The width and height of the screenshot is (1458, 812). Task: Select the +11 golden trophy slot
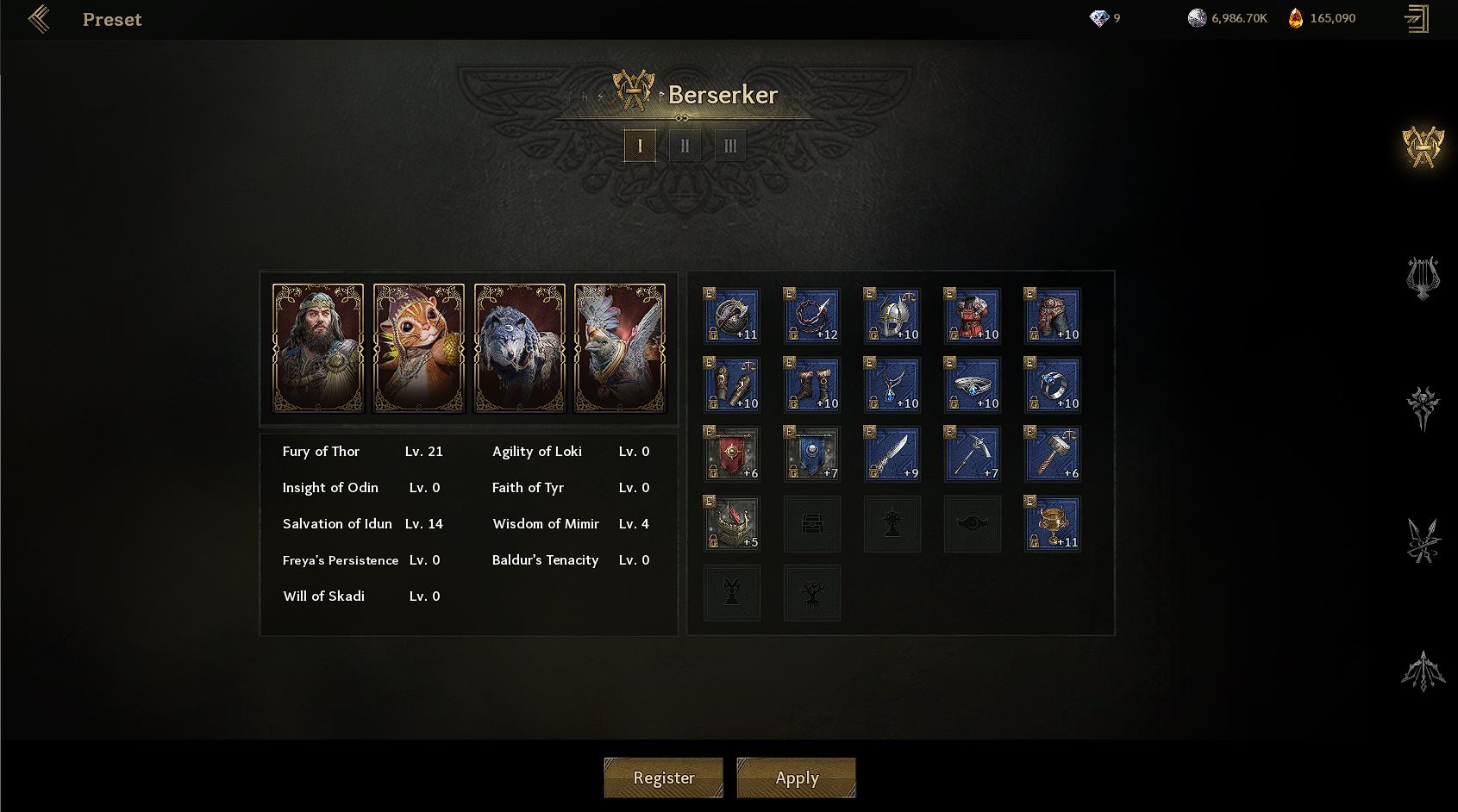(x=1053, y=523)
